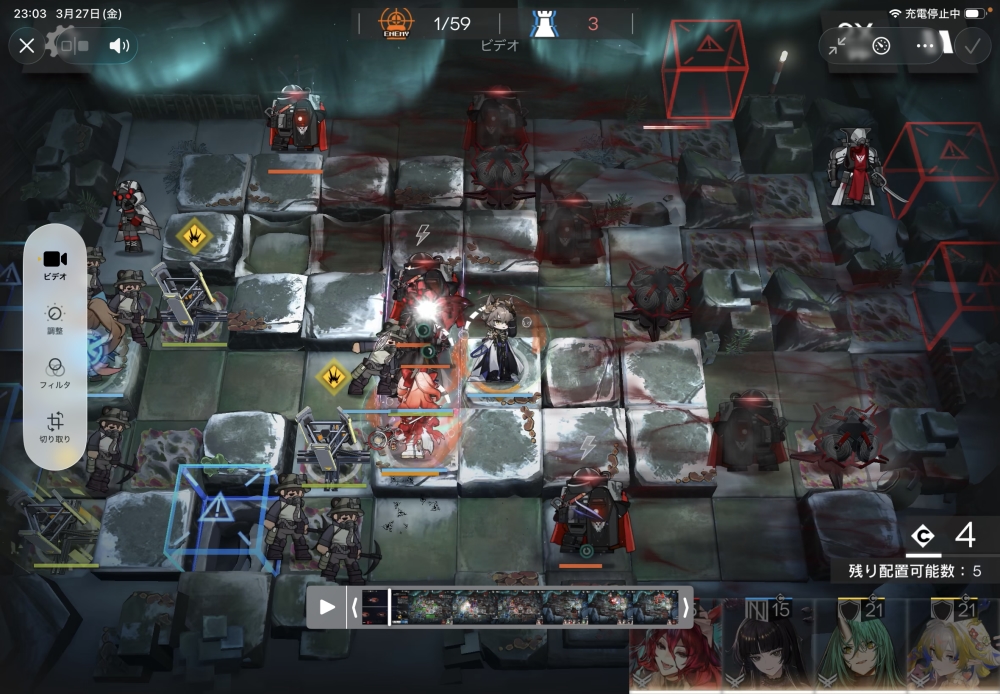
Task: Tap the compass-style markup icon
Action: 881,46
